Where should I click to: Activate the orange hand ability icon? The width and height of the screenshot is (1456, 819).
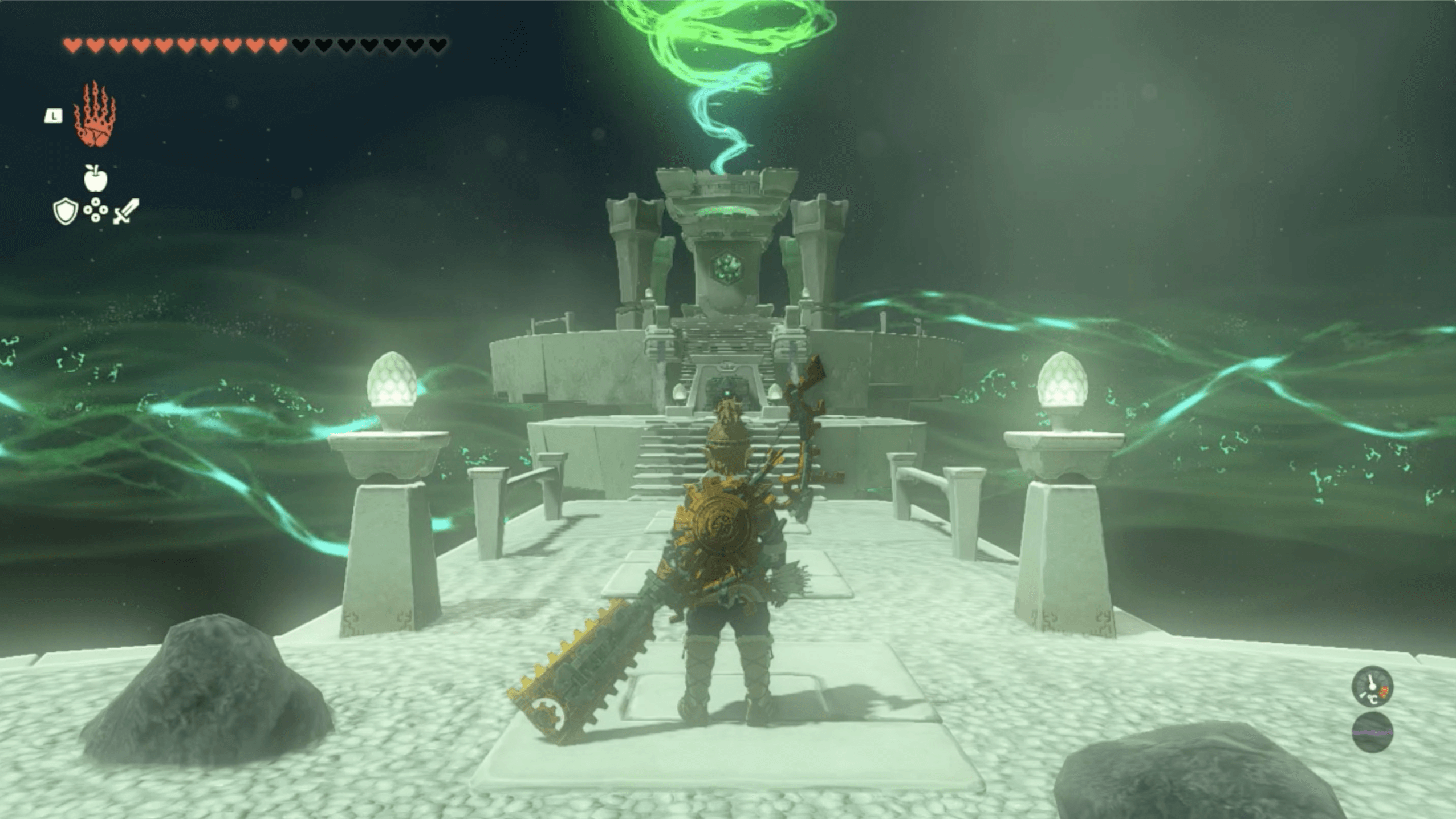[95, 115]
